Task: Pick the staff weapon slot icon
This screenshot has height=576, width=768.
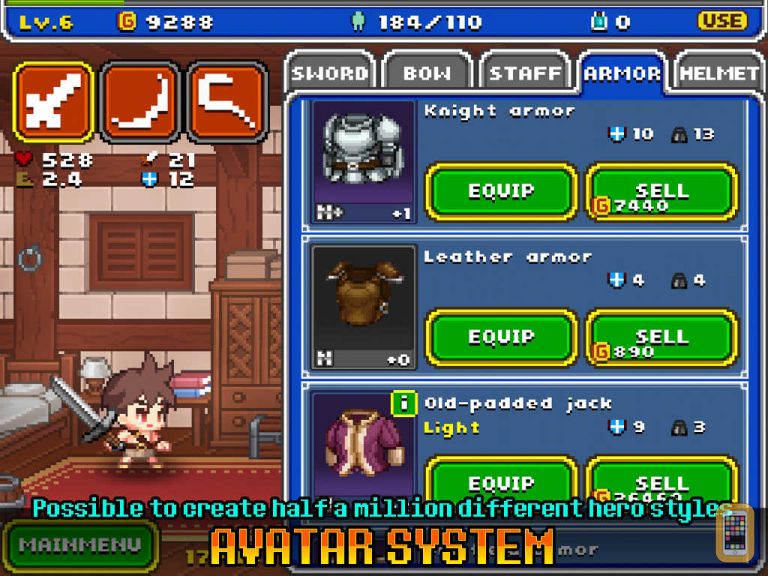Action: pos(227,101)
